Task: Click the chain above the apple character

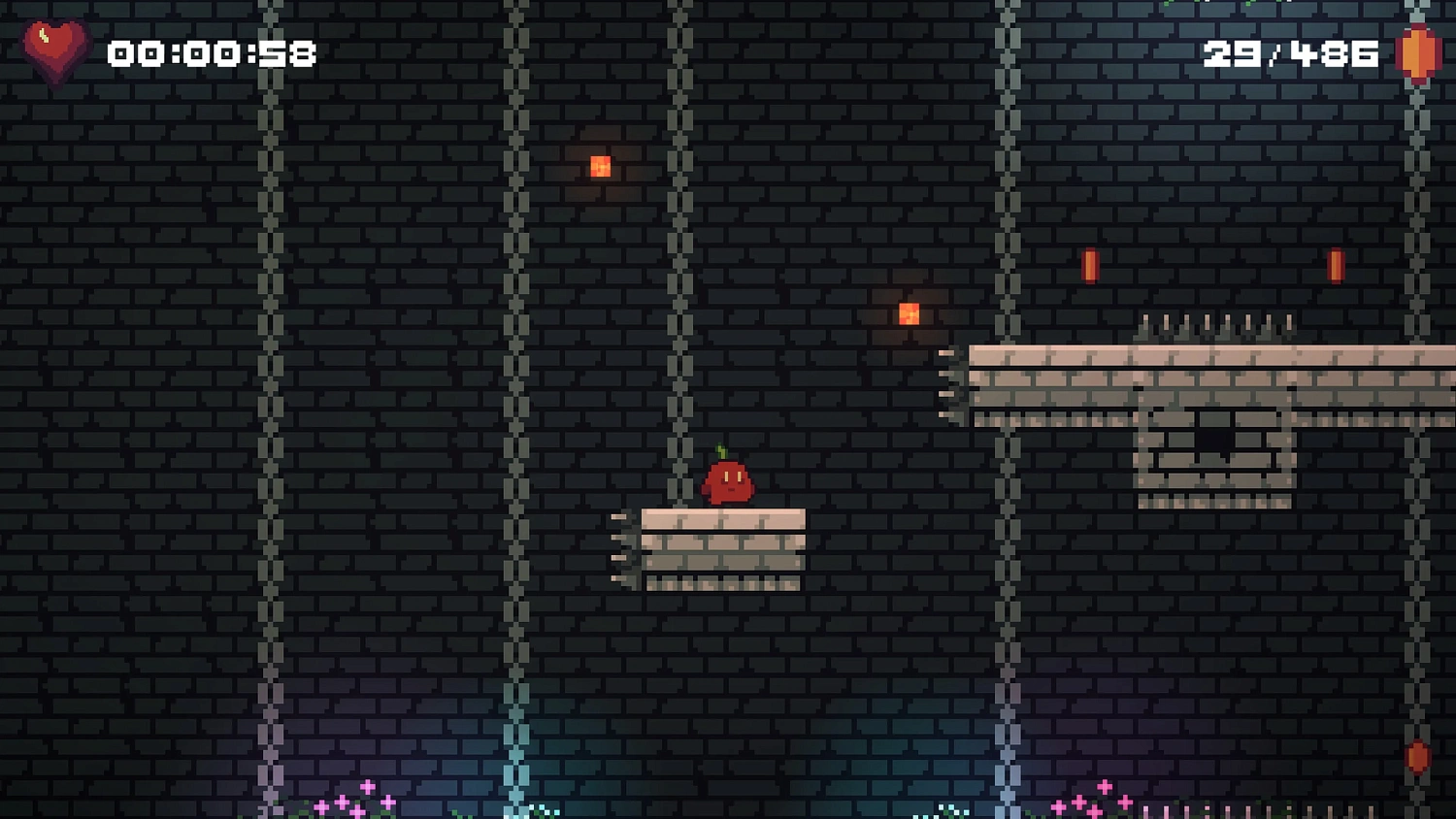Action: [679, 291]
